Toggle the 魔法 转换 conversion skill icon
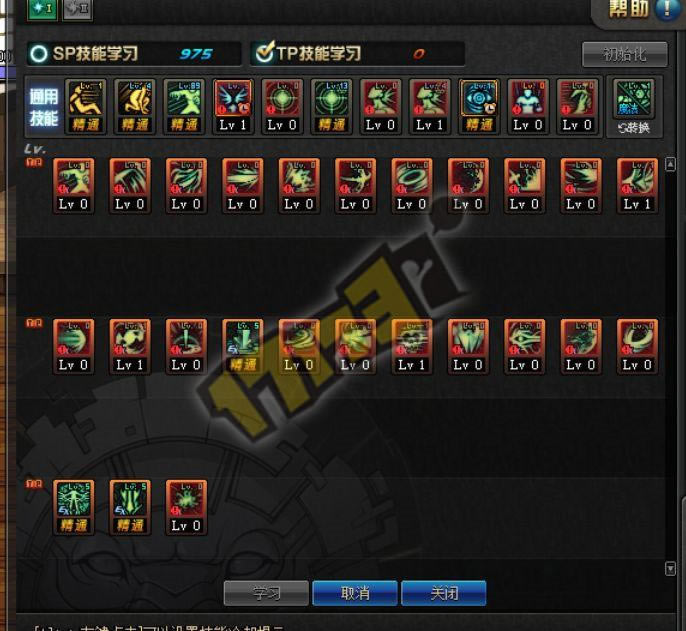The width and height of the screenshot is (686, 631). [x=634, y=106]
